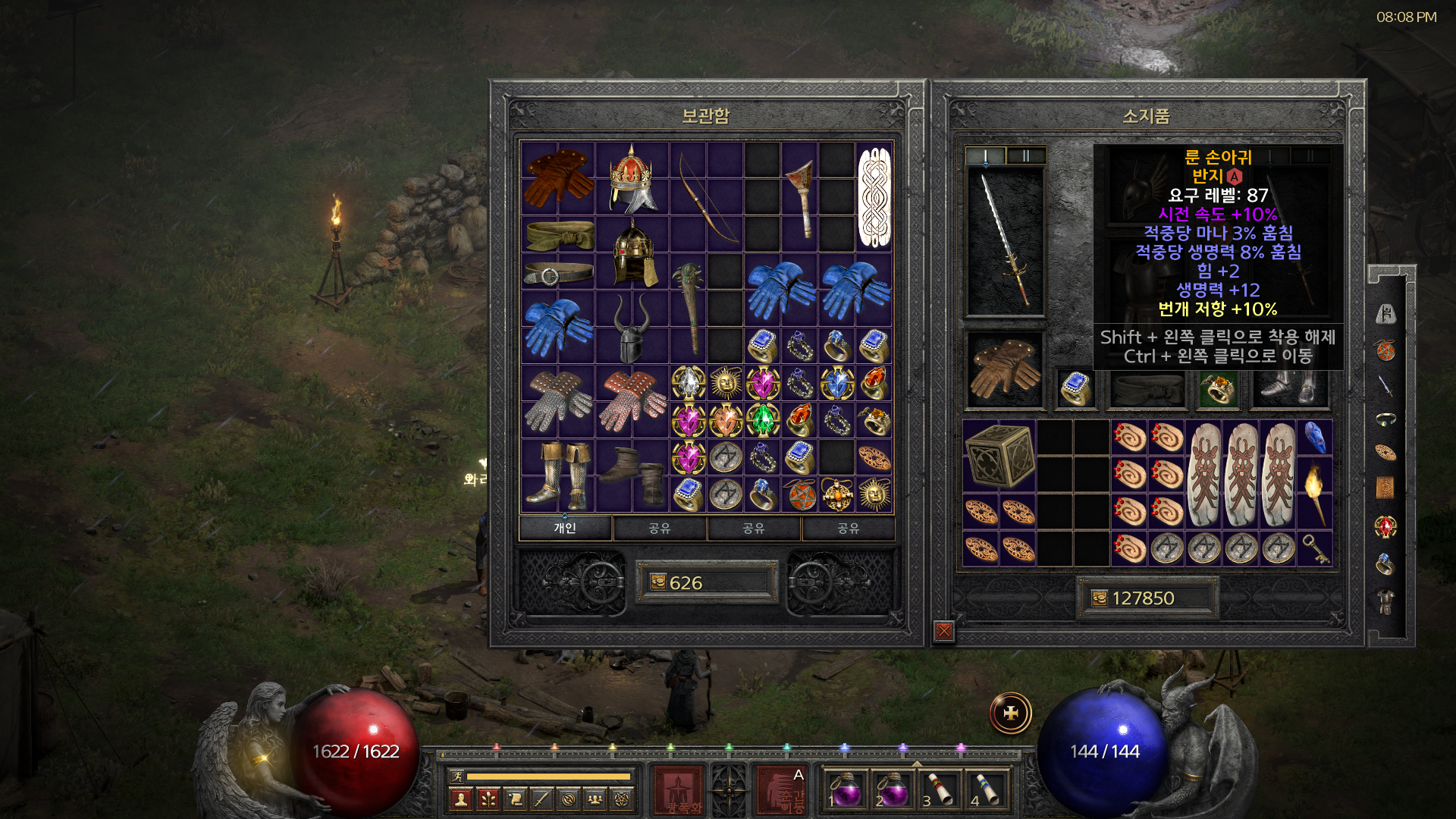Close the stash window with red X
The image size is (1456, 819).
[944, 630]
